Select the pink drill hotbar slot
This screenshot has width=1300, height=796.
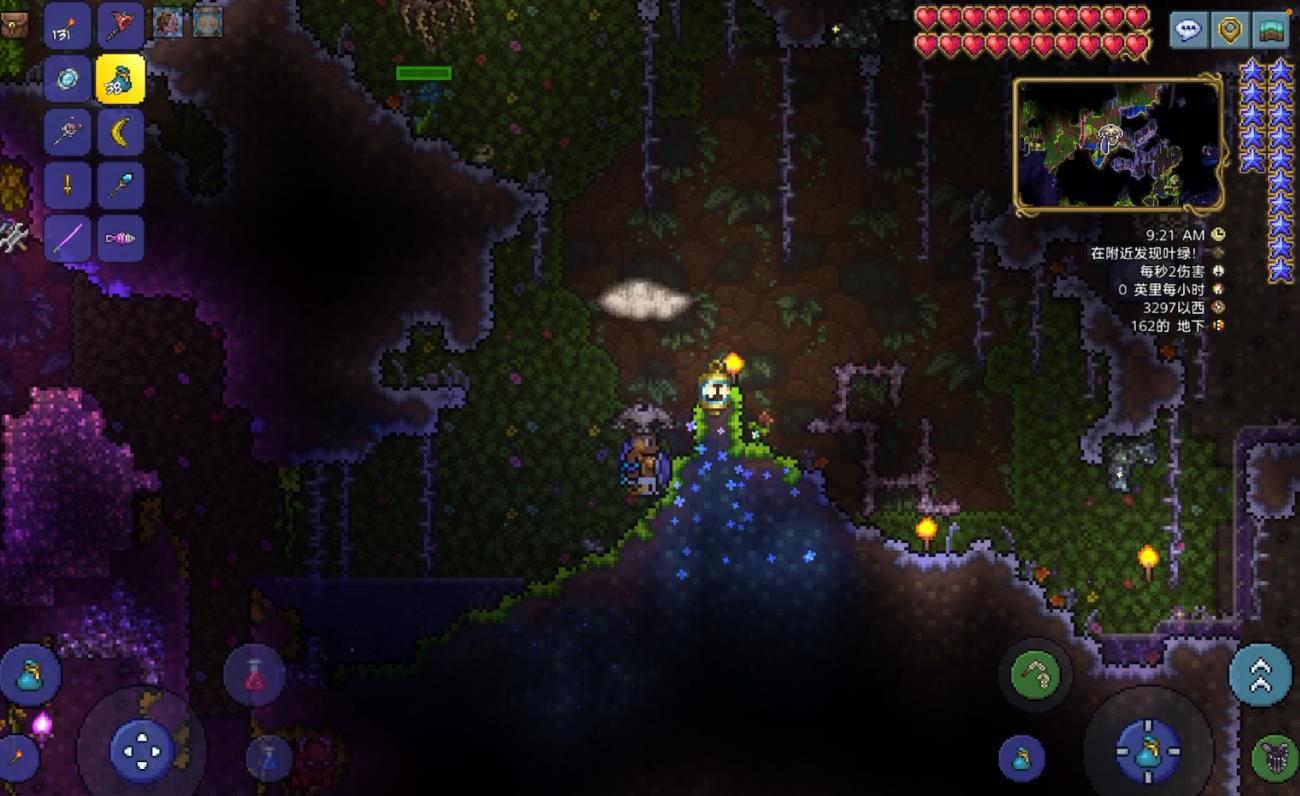(x=120, y=238)
